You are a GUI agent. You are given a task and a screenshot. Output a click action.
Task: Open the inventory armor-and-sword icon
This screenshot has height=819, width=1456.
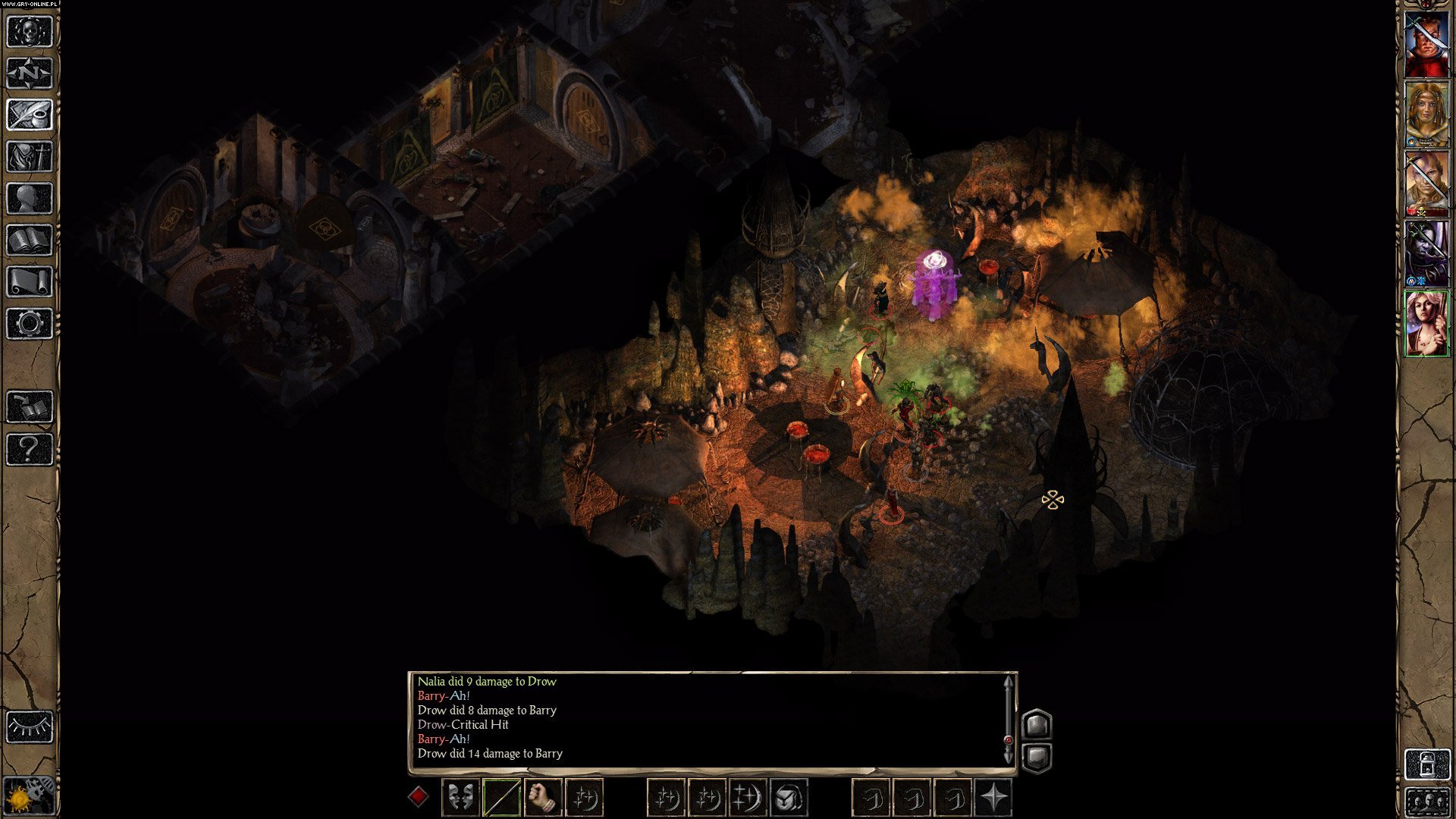point(30,157)
